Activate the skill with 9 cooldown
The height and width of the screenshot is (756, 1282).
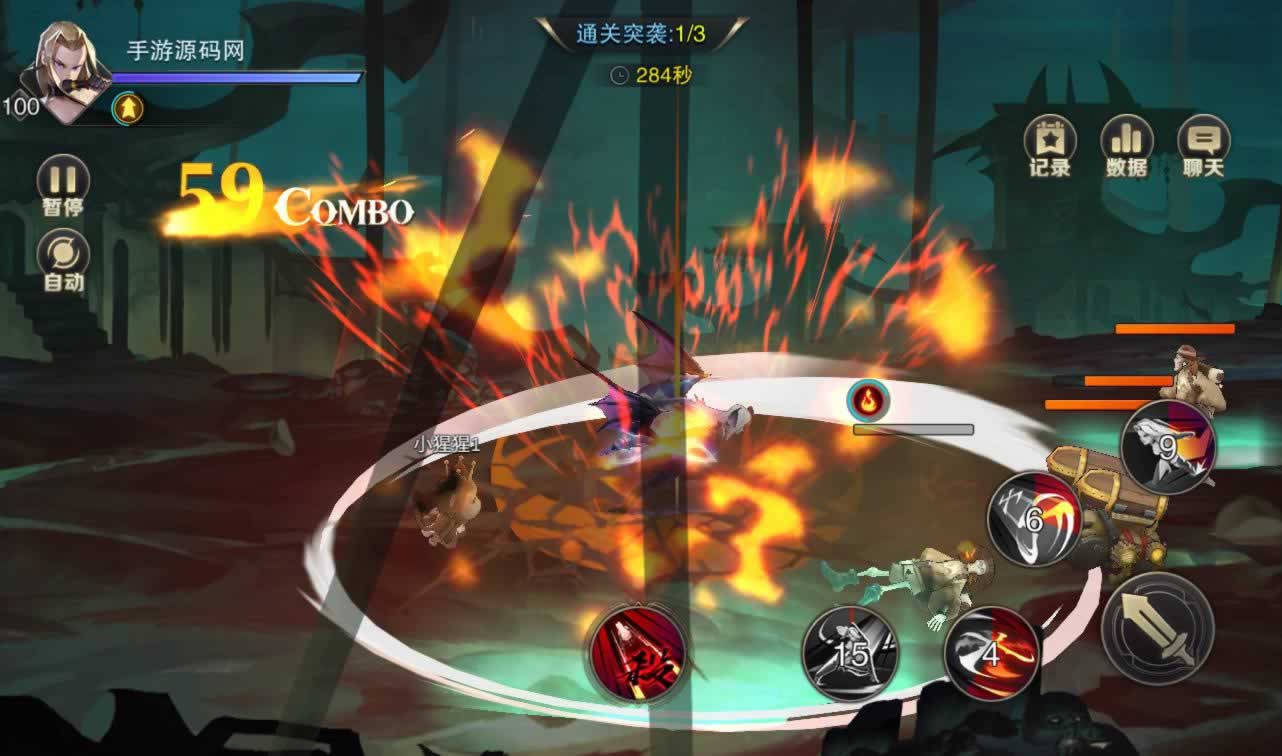(x=1167, y=446)
